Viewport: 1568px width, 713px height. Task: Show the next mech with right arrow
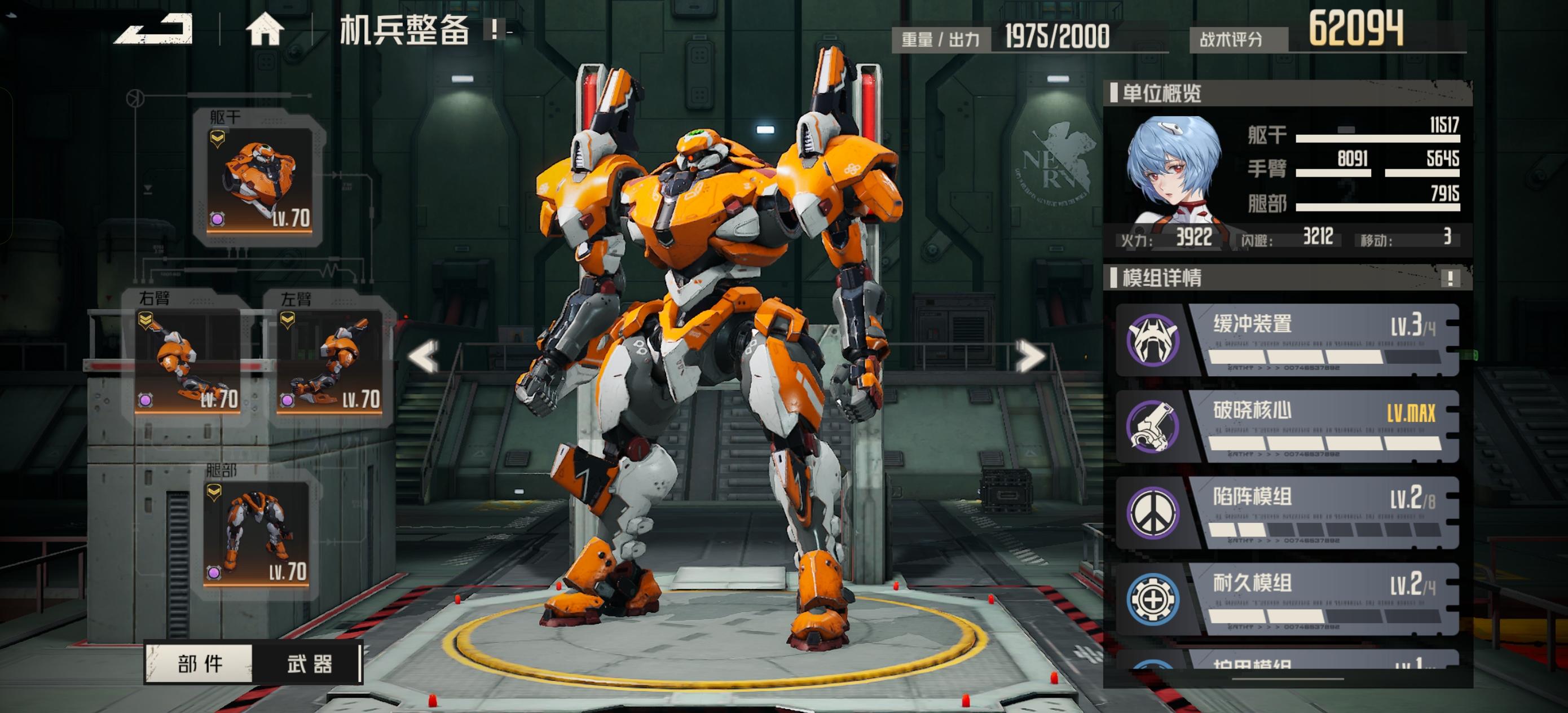pos(1029,356)
